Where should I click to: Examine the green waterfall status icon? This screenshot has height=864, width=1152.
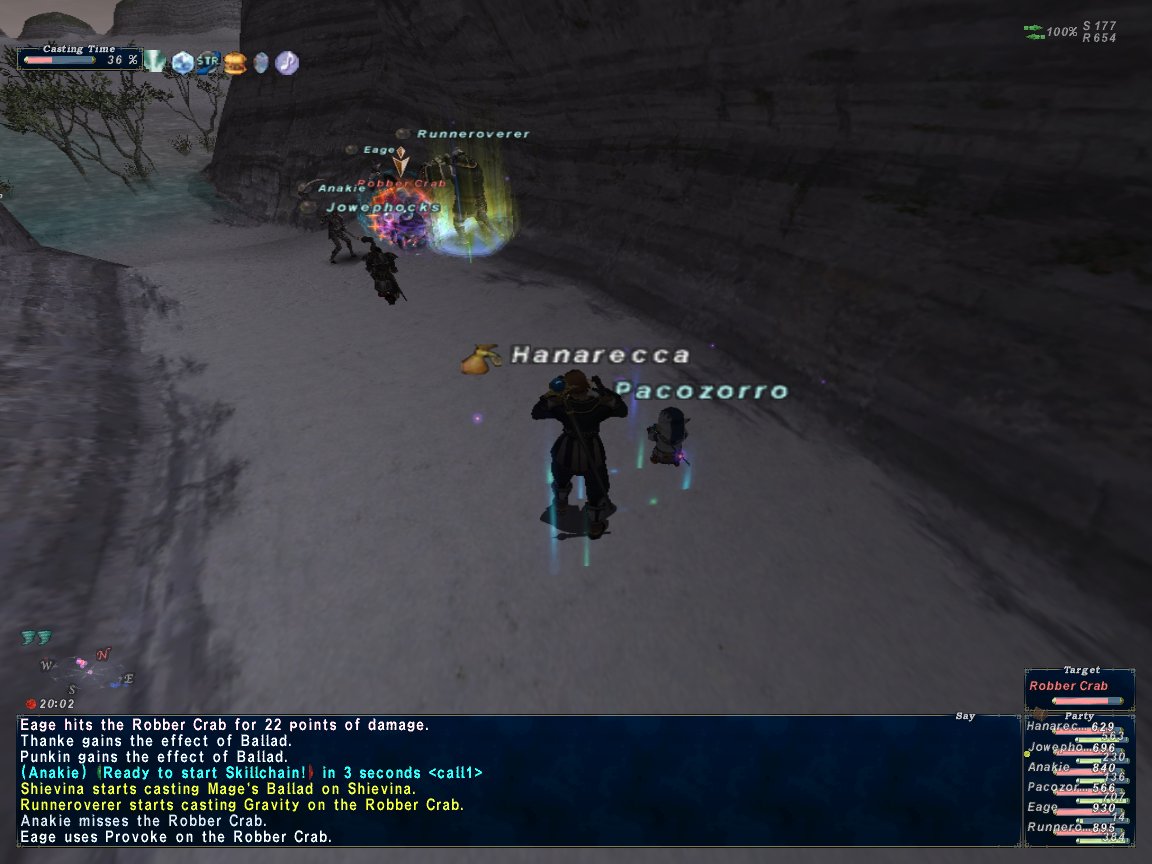tap(156, 62)
